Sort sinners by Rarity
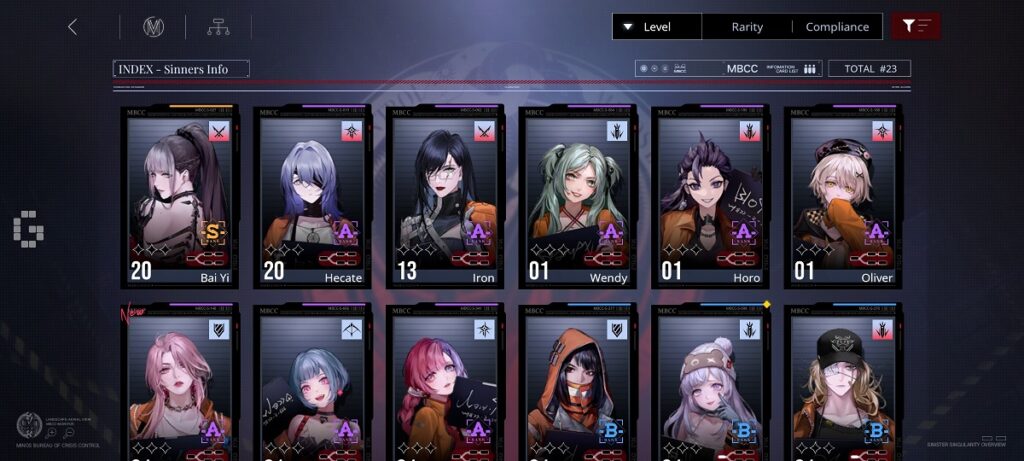 [x=747, y=27]
